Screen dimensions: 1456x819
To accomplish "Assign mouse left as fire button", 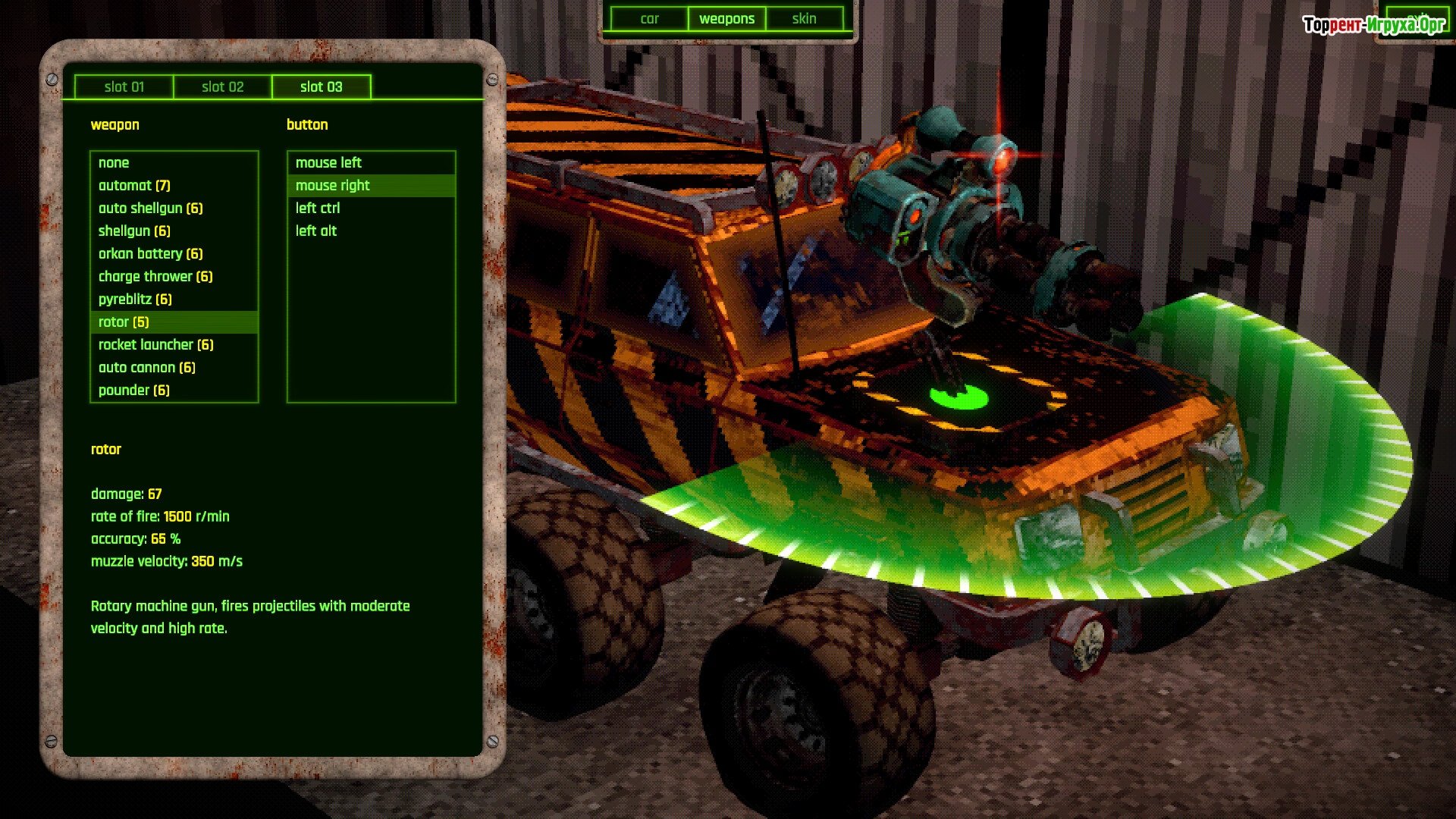I will pos(328,163).
